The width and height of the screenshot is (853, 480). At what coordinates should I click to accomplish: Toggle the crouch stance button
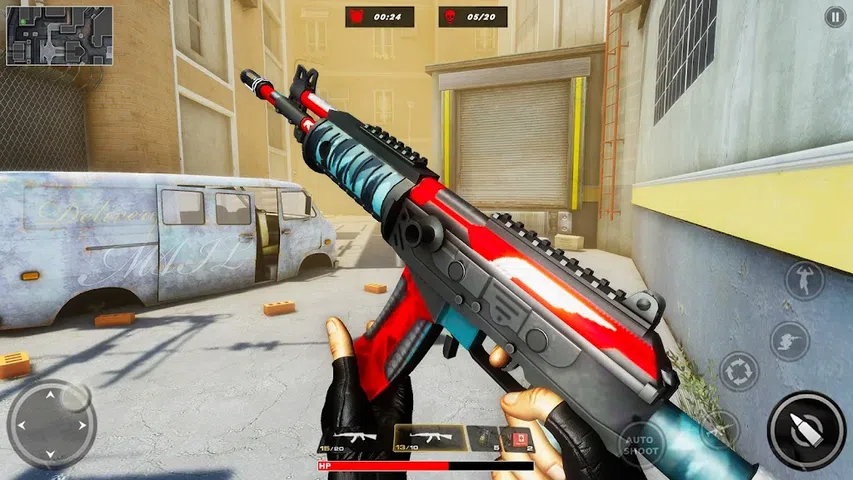click(790, 340)
